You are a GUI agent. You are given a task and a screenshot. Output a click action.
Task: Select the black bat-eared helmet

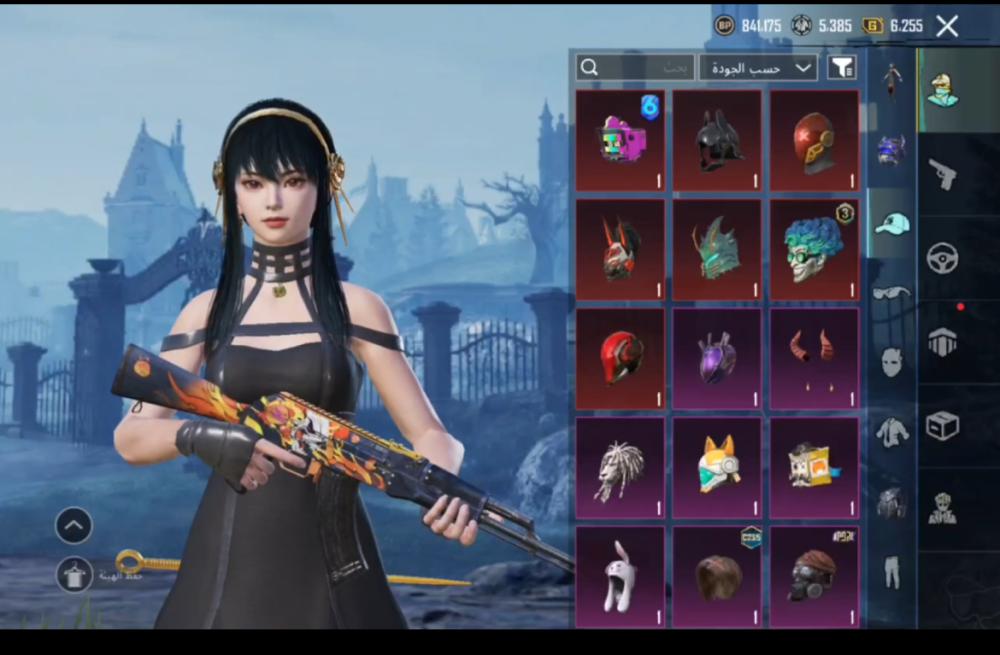(717, 140)
